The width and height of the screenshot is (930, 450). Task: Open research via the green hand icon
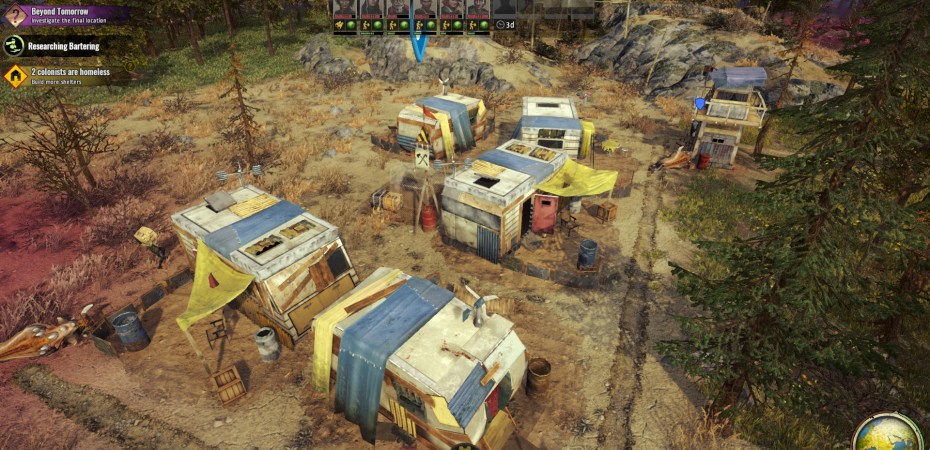pyautogui.click(x=14, y=45)
